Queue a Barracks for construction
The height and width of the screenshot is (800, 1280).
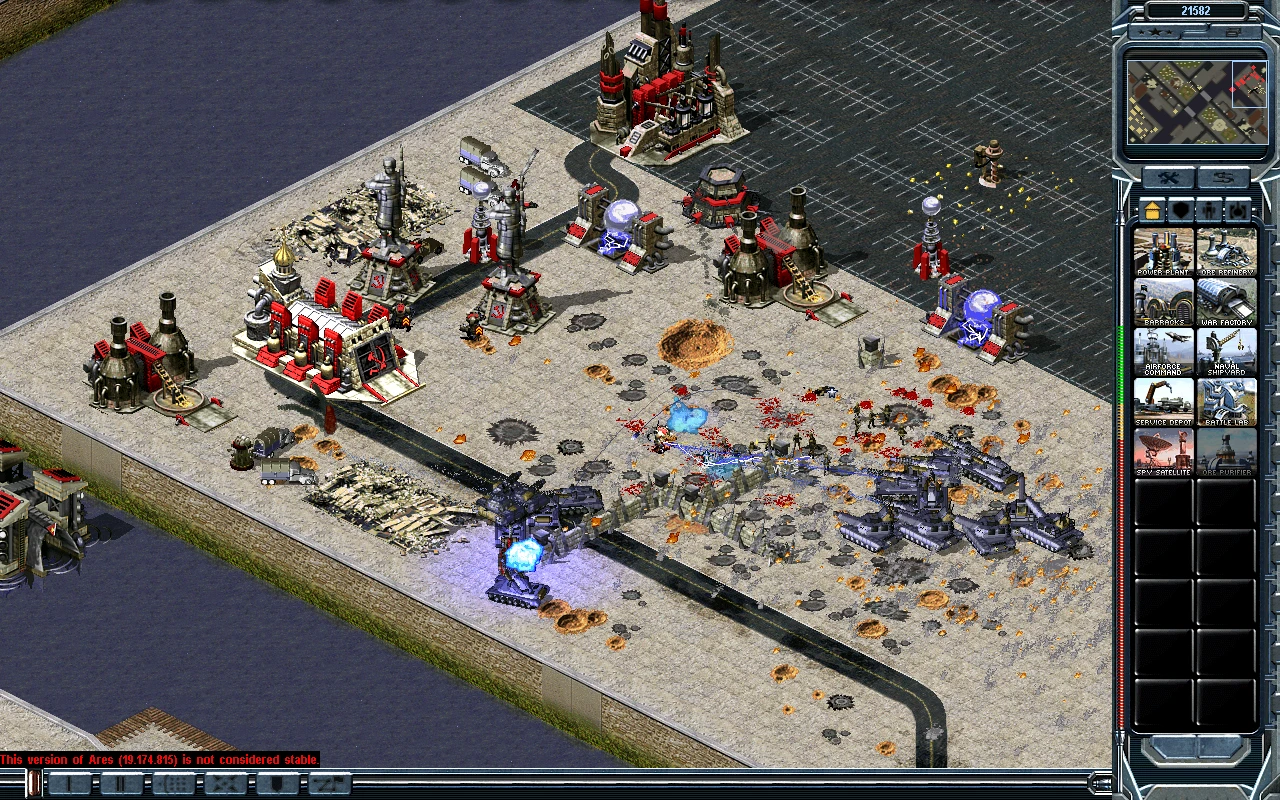tap(1164, 302)
